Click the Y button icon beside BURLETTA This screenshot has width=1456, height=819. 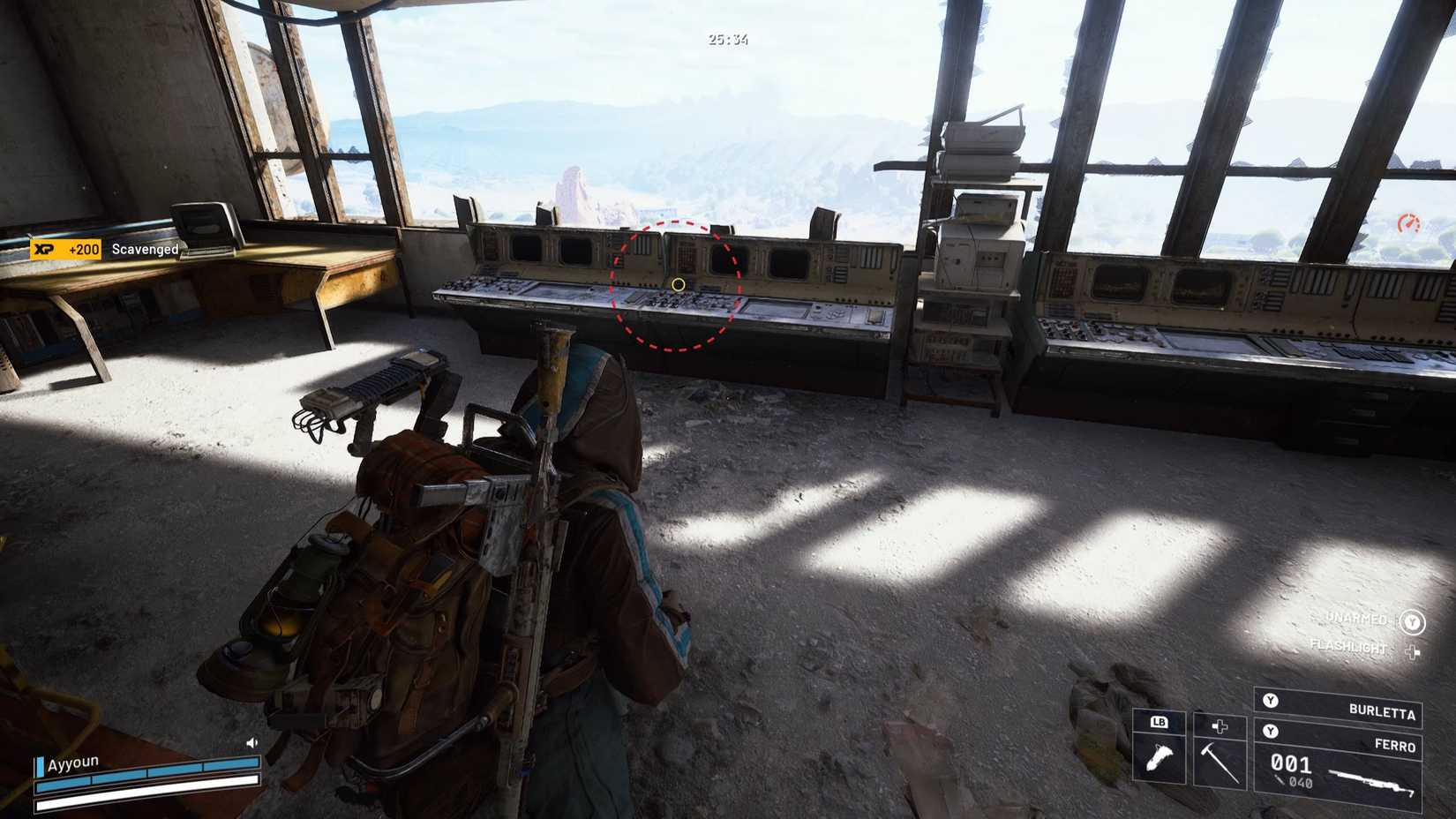pyautogui.click(x=1270, y=700)
